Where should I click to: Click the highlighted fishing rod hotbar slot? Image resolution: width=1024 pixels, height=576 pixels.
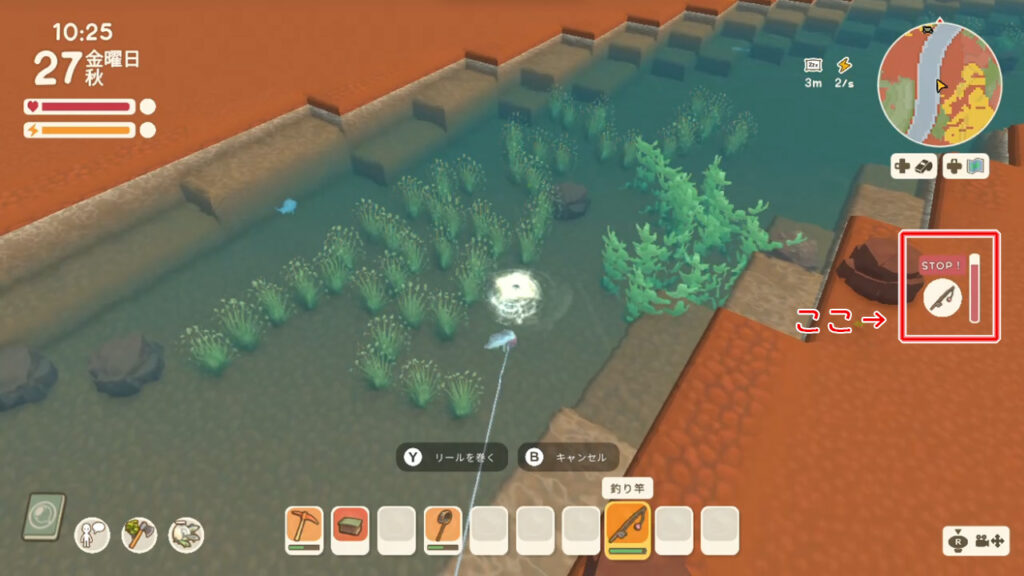(x=628, y=529)
